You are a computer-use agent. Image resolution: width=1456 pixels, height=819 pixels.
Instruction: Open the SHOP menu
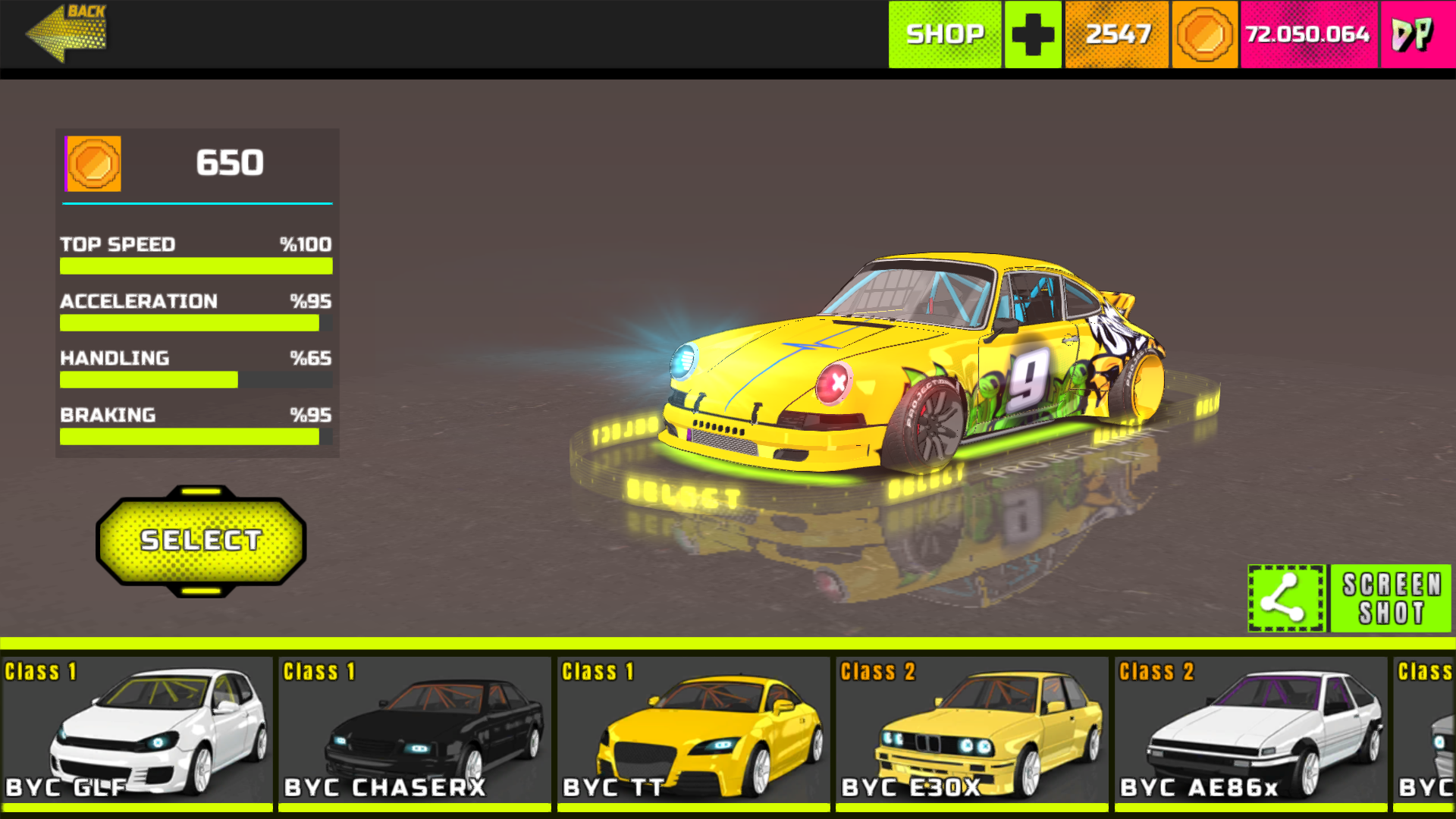(945, 34)
